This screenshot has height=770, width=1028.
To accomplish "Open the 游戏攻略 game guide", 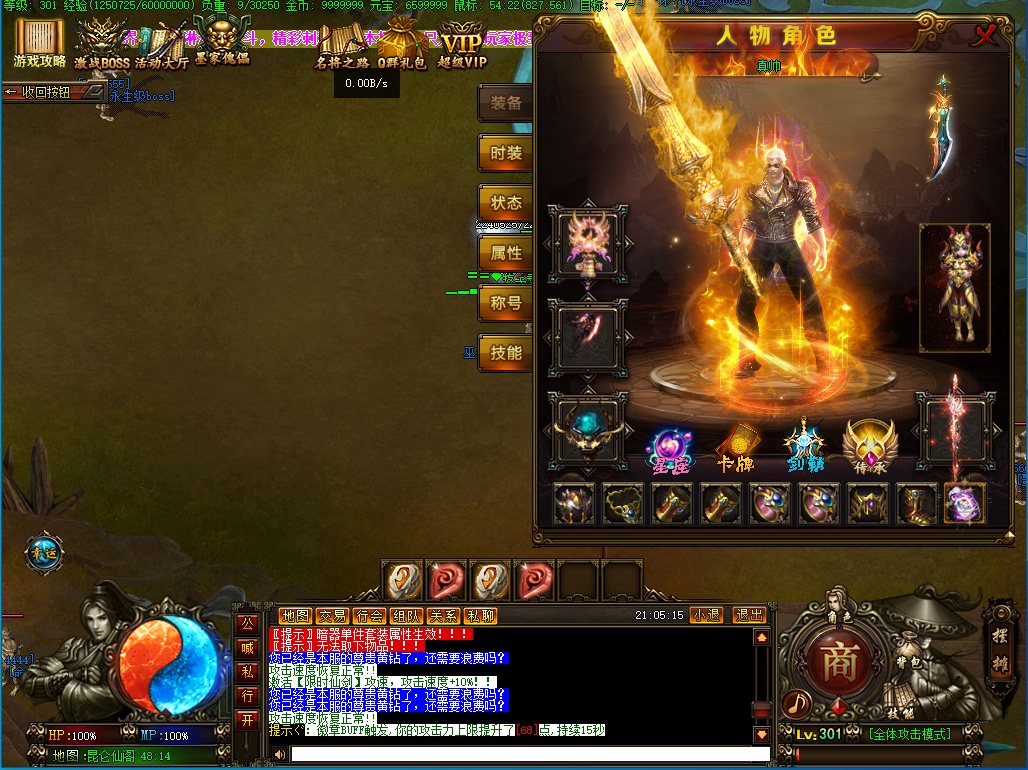I will pyautogui.click(x=39, y=44).
